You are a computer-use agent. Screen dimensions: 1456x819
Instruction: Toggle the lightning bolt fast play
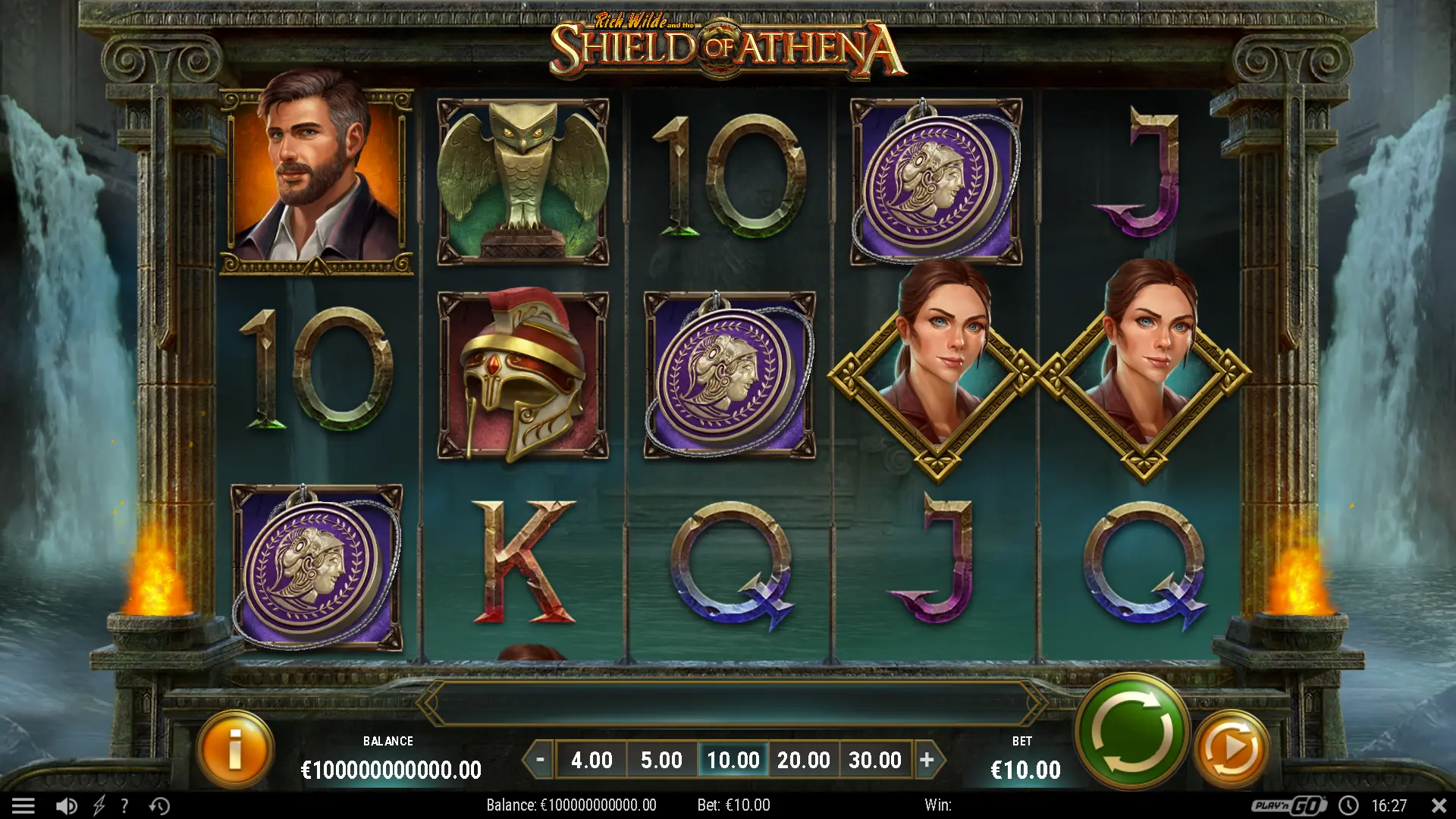tap(99, 805)
